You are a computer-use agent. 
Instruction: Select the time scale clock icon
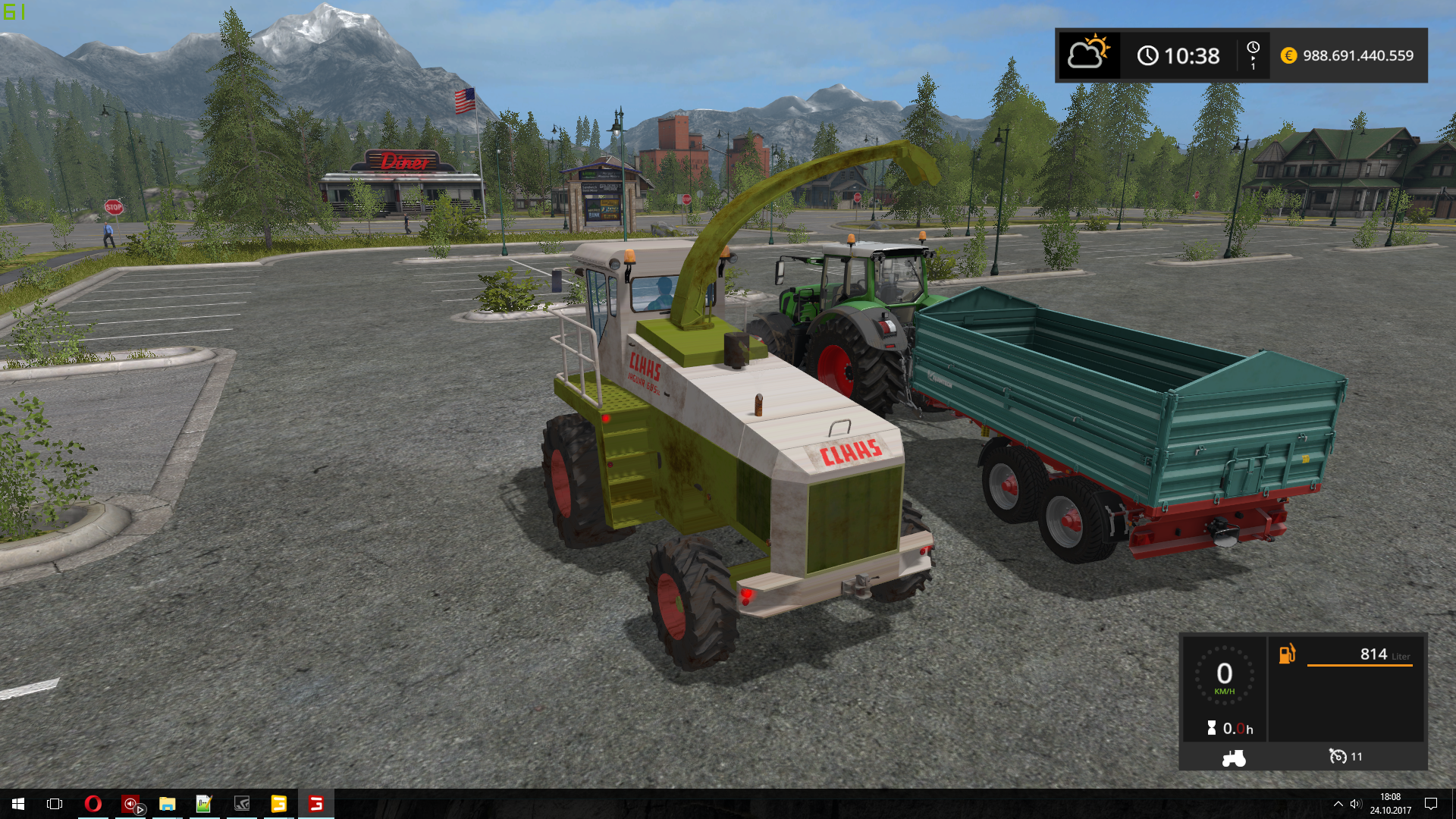(x=1253, y=48)
